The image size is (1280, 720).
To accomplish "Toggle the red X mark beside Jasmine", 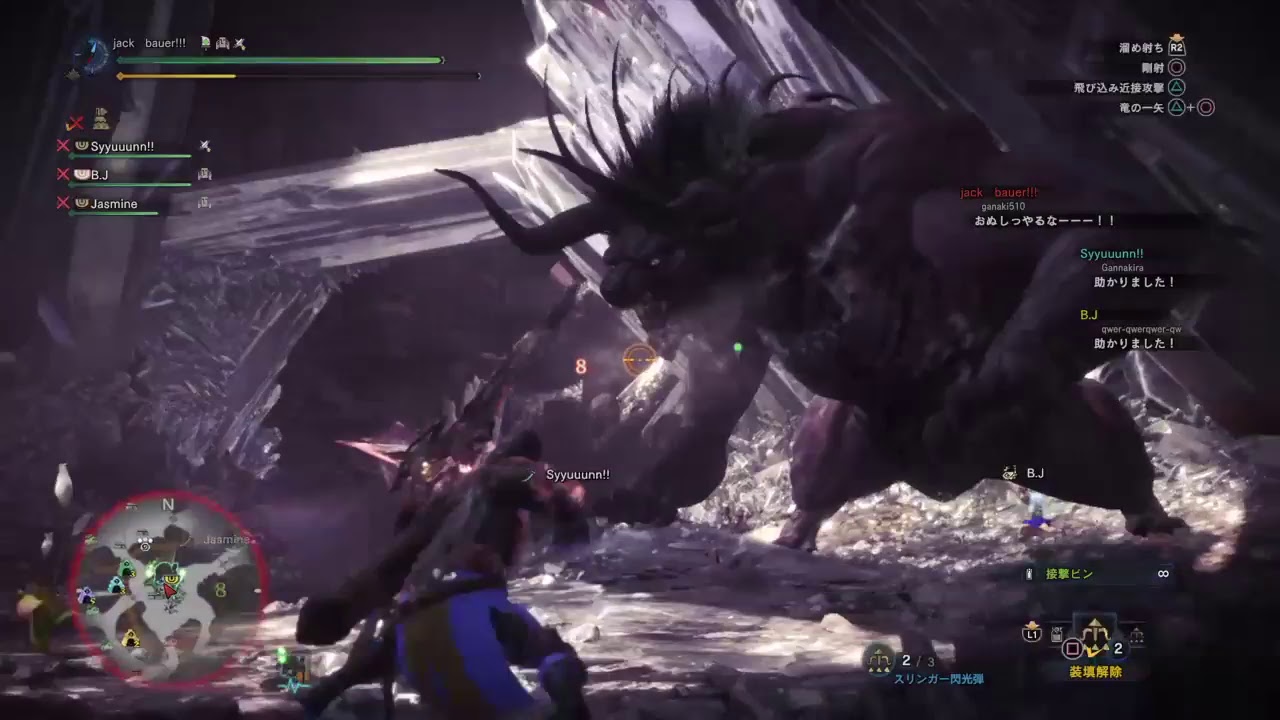I will click(x=63, y=203).
